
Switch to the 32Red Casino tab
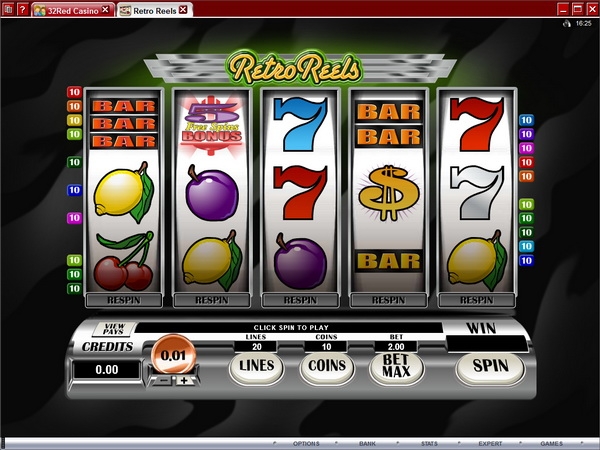70,9
